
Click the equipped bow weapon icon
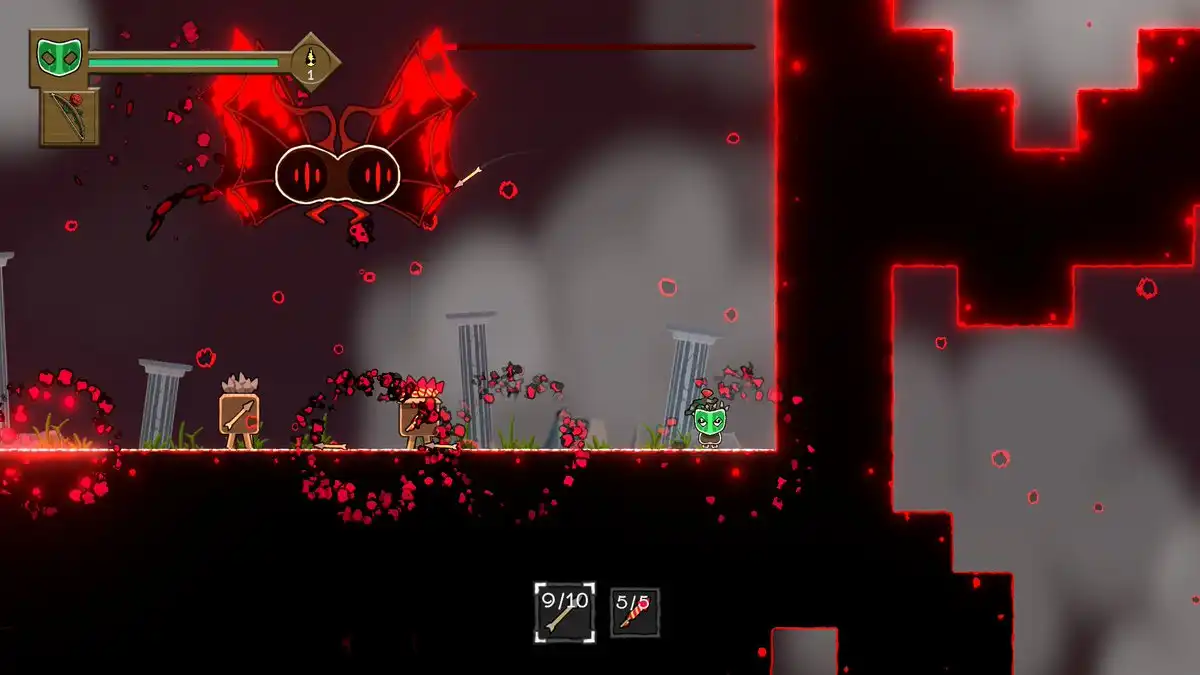point(70,116)
